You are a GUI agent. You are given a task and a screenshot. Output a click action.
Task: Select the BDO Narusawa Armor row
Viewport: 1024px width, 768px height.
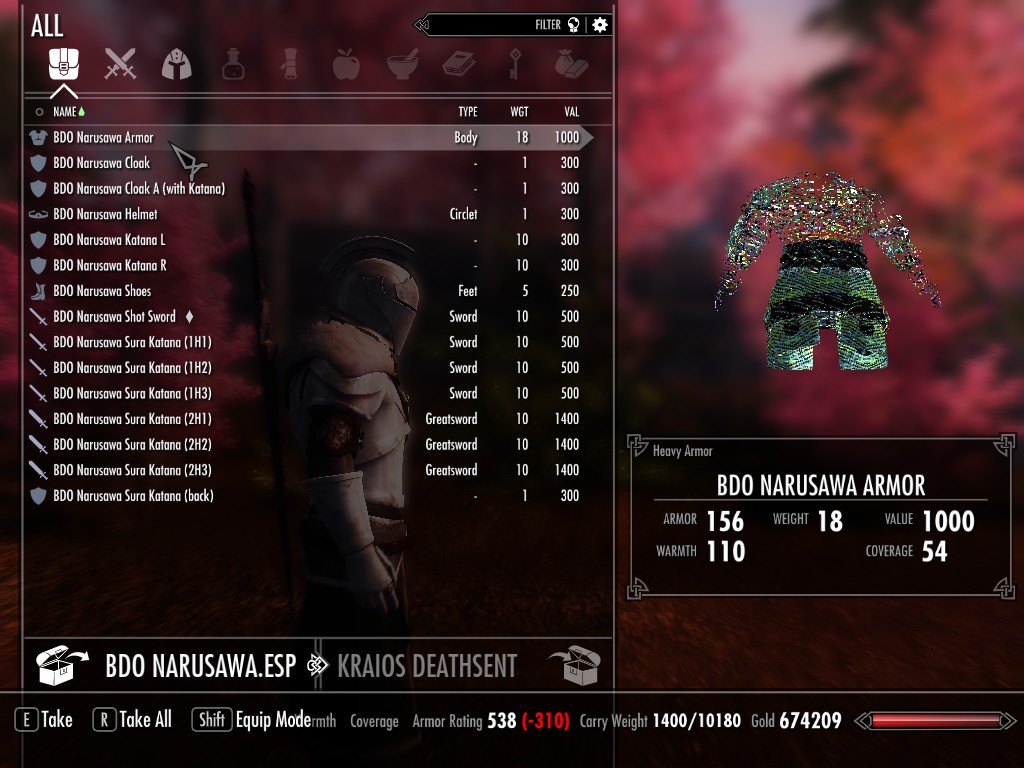tap(103, 138)
